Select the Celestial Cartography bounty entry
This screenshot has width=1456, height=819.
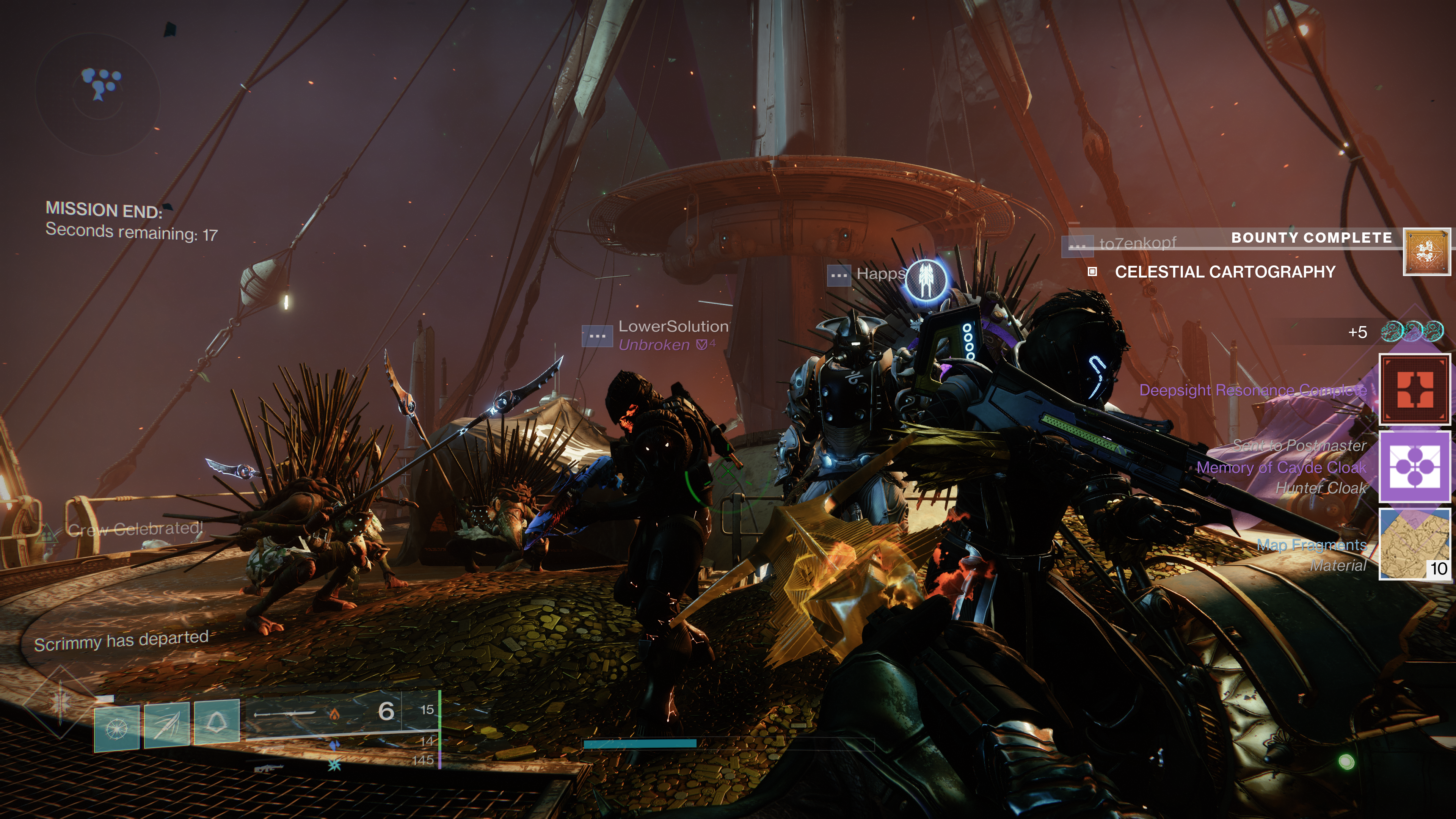point(1224,272)
